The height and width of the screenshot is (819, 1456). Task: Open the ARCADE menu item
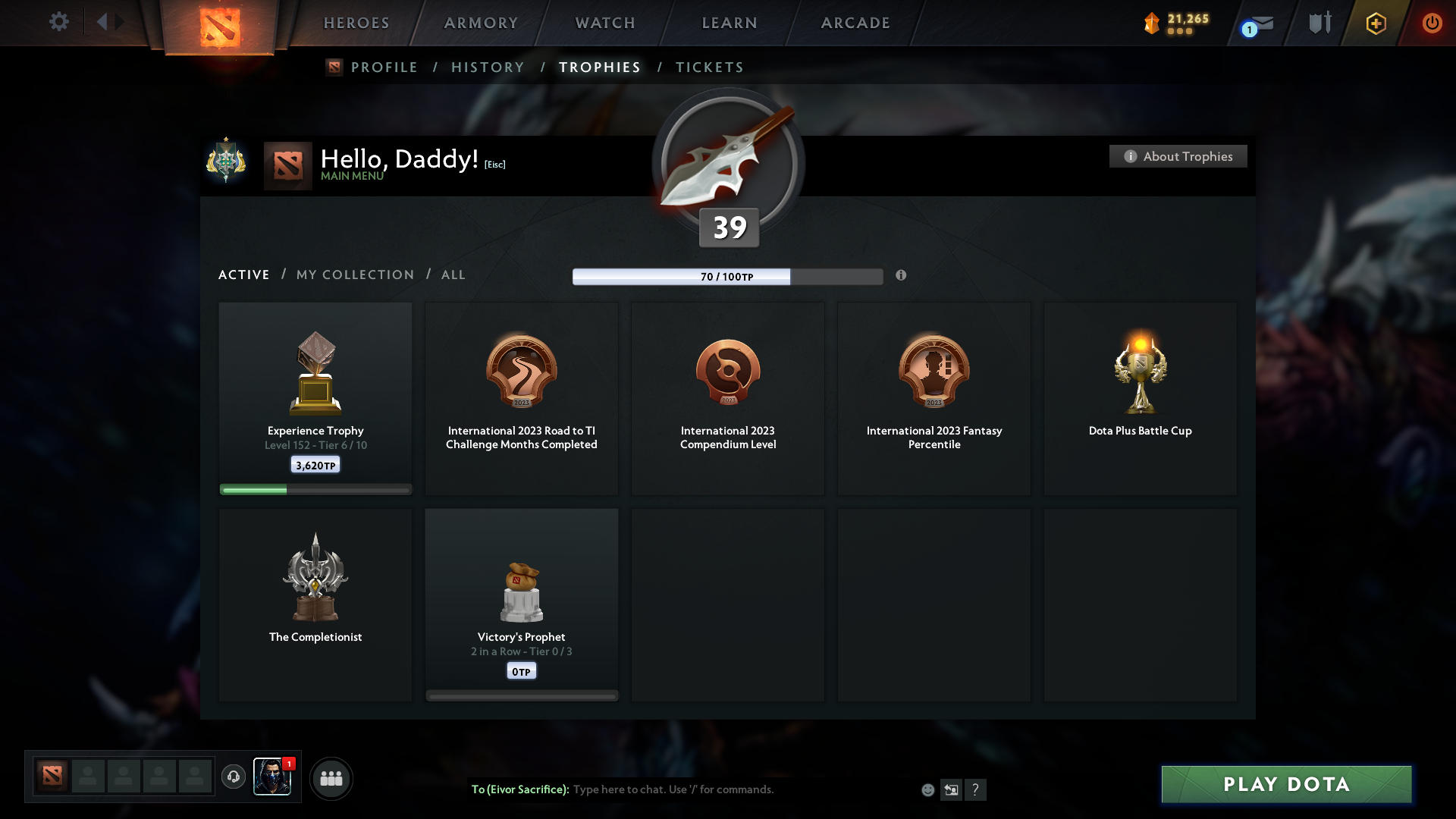pyautogui.click(x=855, y=23)
